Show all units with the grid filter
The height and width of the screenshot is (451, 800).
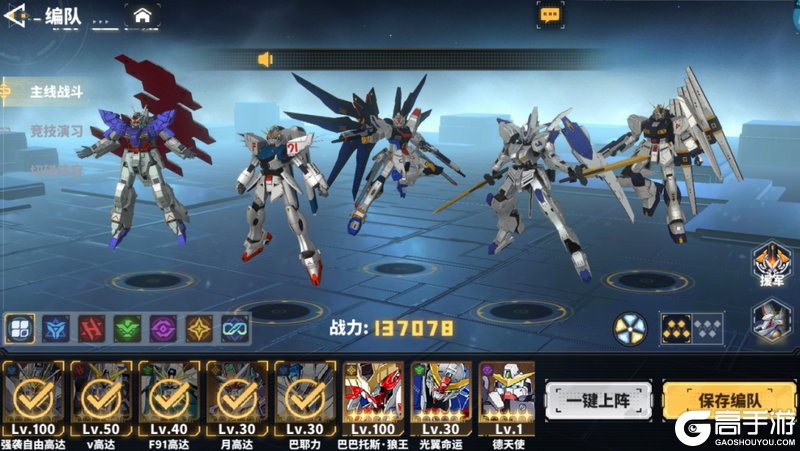coord(20,328)
